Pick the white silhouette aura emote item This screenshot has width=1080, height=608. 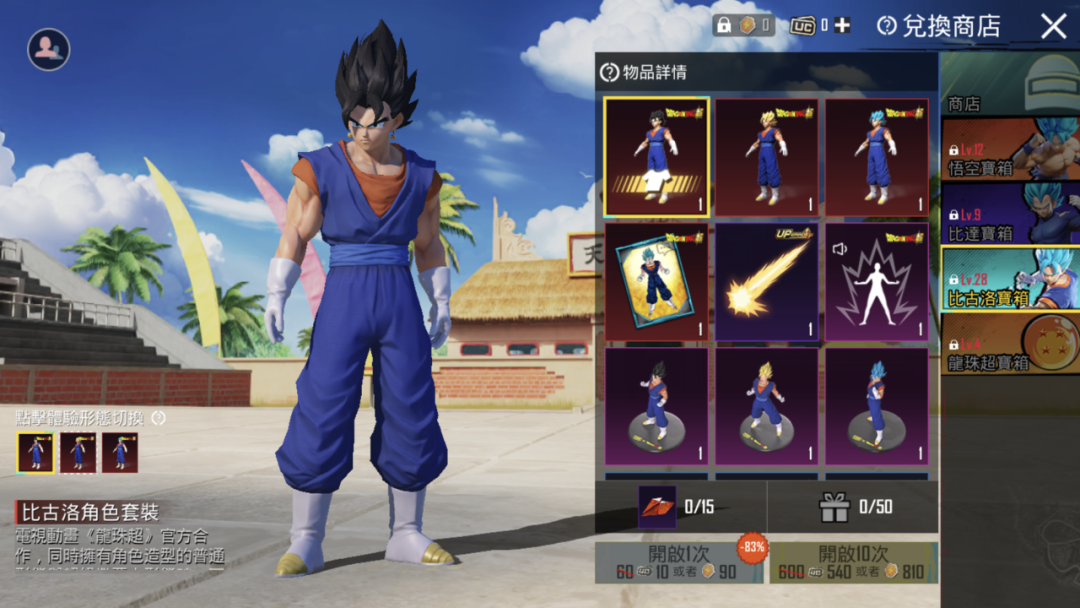point(876,282)
